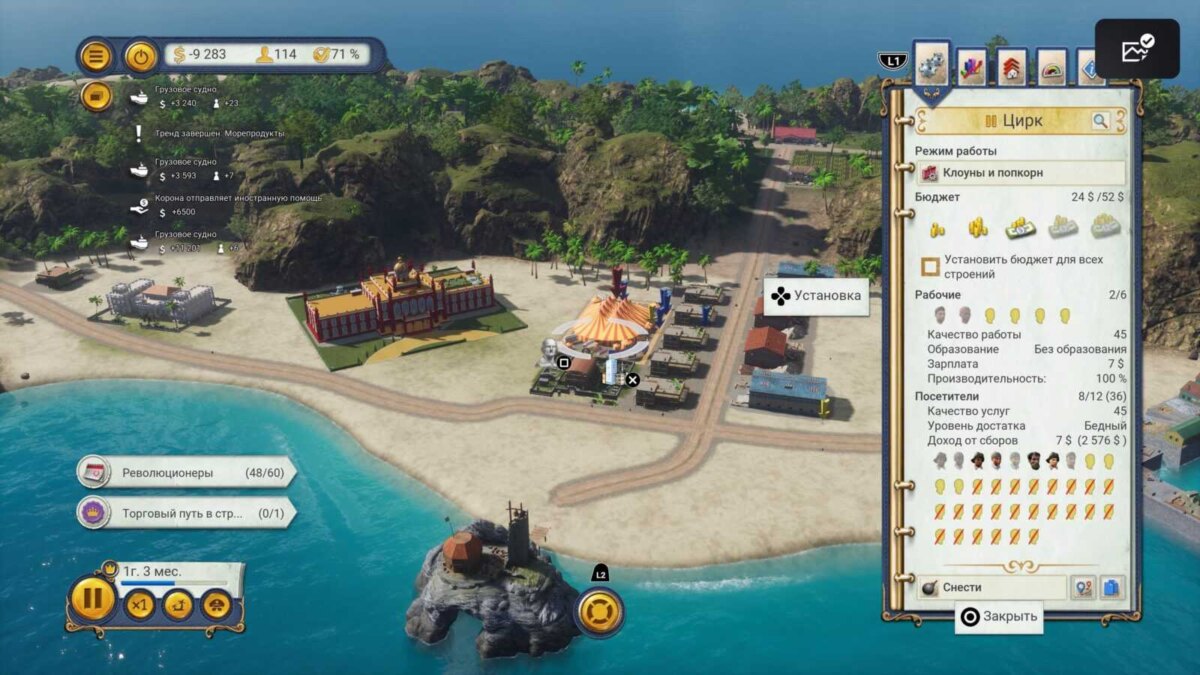Screen dimensions: 1200x675
Task: Demolish the circus with Снести button
Action: (x=990, y=588)
